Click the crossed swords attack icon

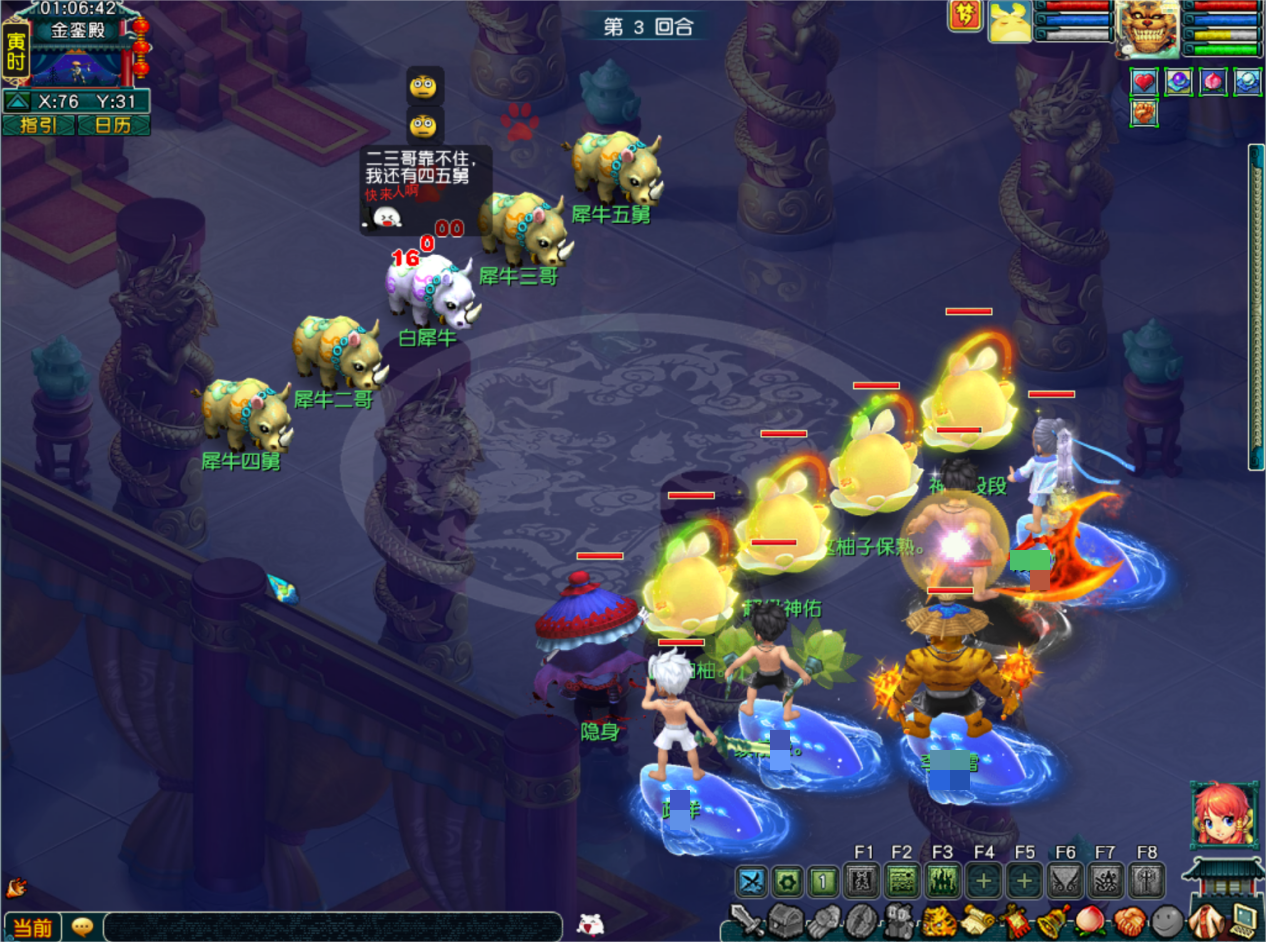coord(752,881)
